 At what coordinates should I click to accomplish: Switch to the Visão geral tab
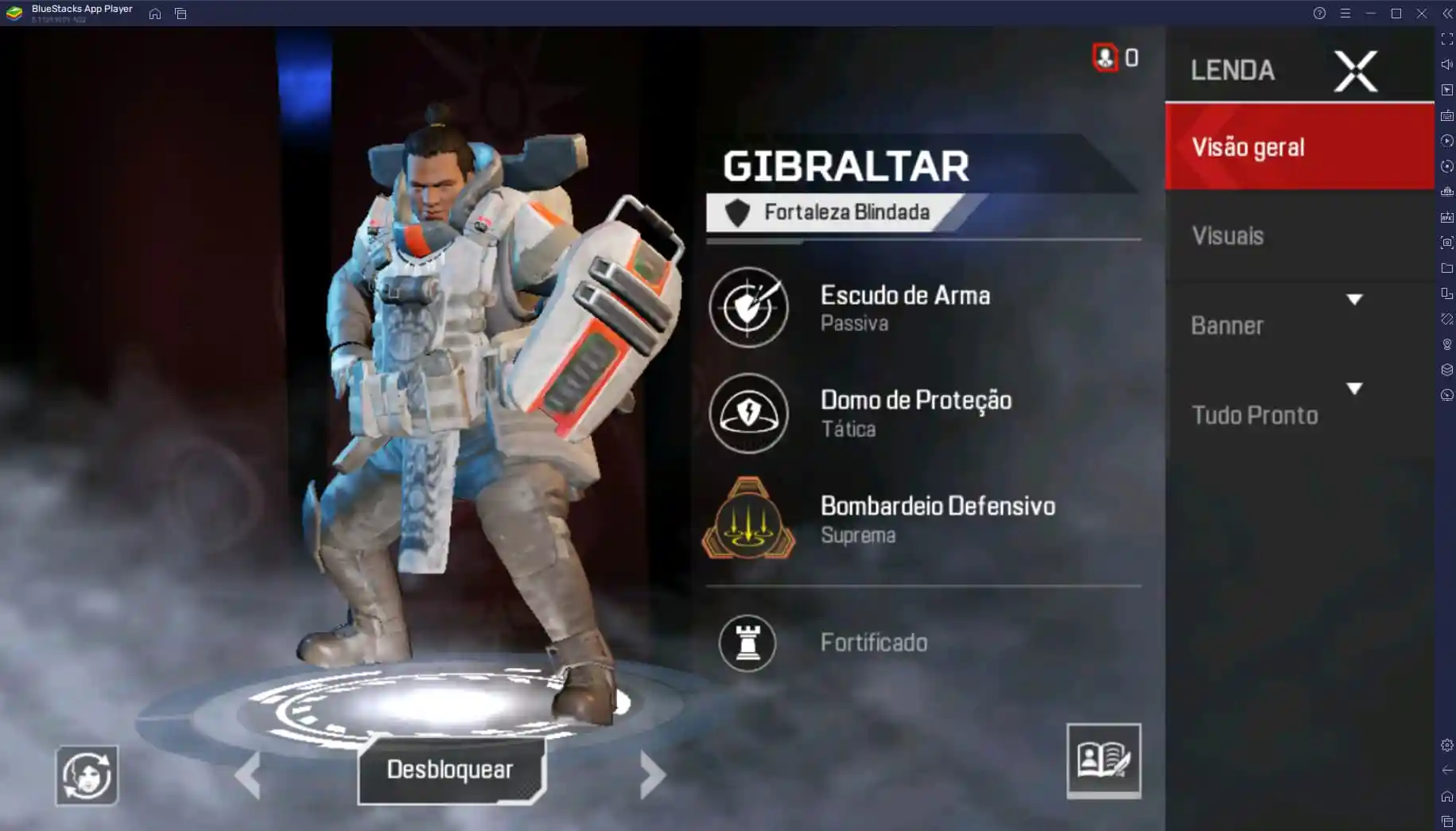pyautogui.click(x=1299, y=147)
